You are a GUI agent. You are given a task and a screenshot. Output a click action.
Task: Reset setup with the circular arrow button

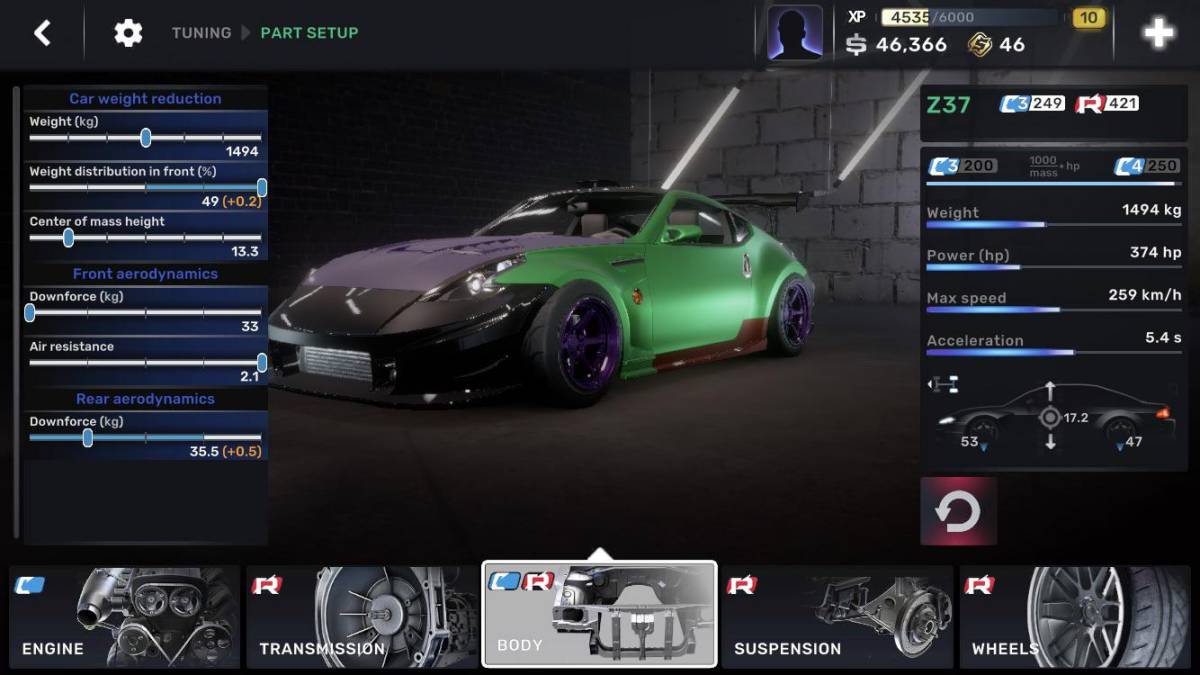click(x=958, y=511)
